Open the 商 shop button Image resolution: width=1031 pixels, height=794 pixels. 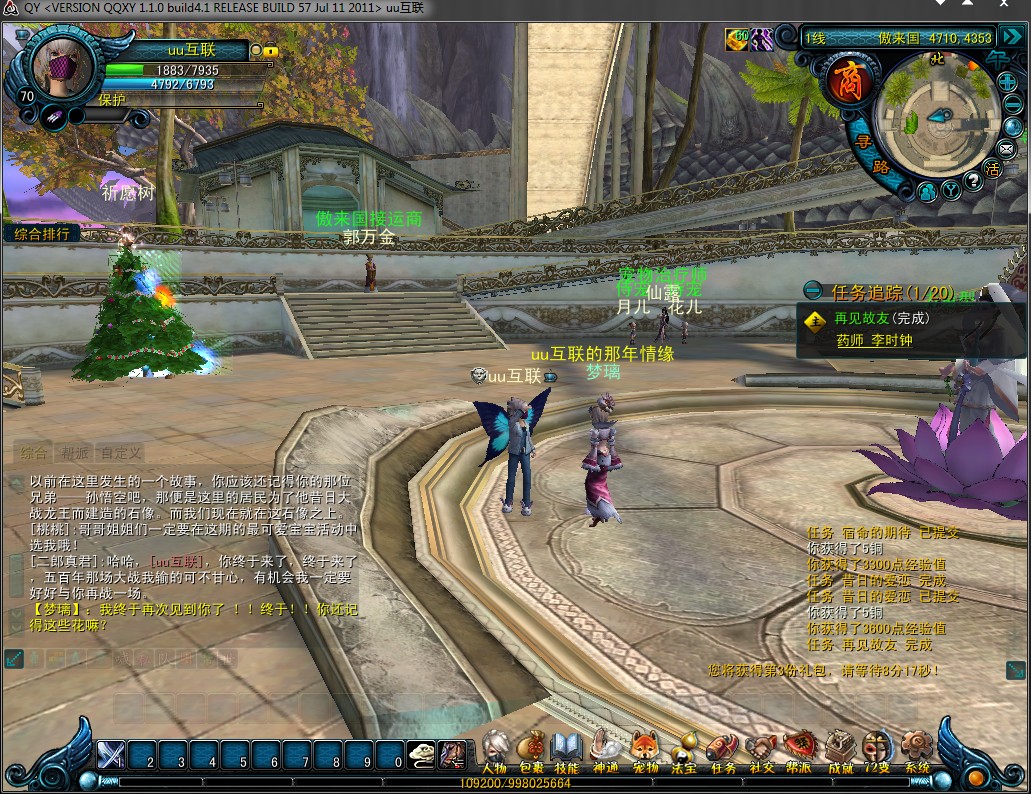click(849, 83)
